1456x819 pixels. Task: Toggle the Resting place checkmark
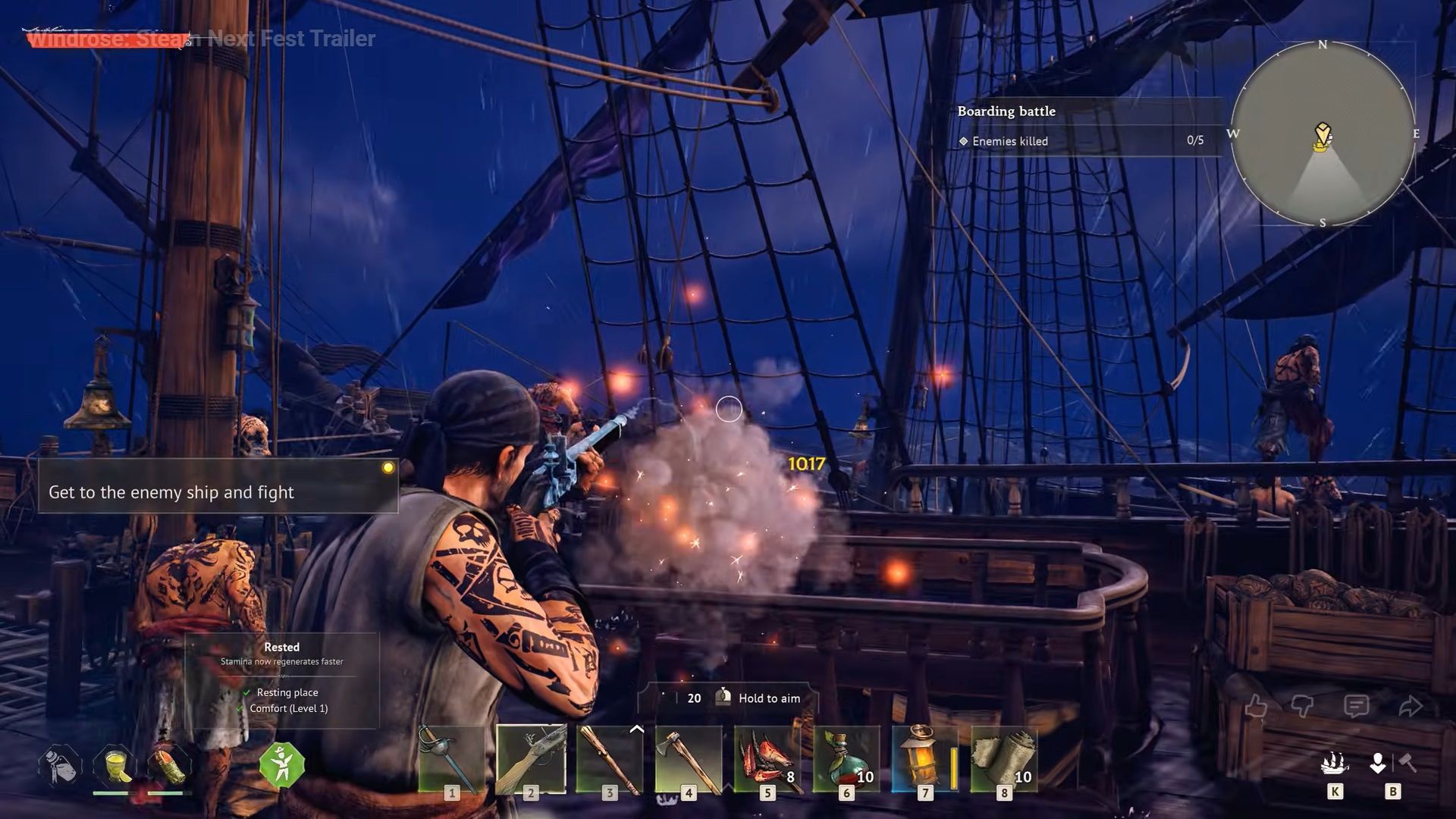246,692
